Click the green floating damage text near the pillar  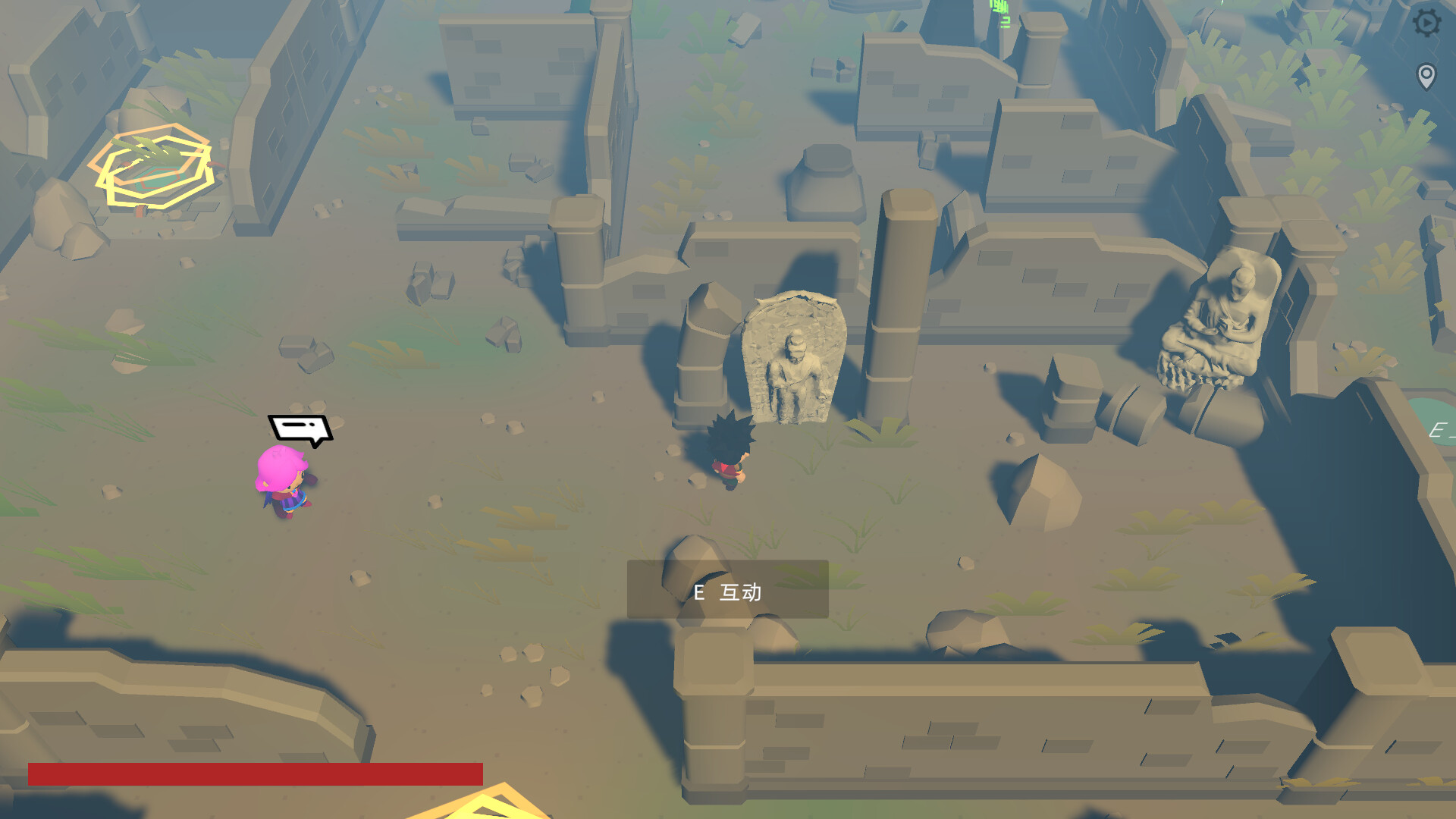coord(999,14)
